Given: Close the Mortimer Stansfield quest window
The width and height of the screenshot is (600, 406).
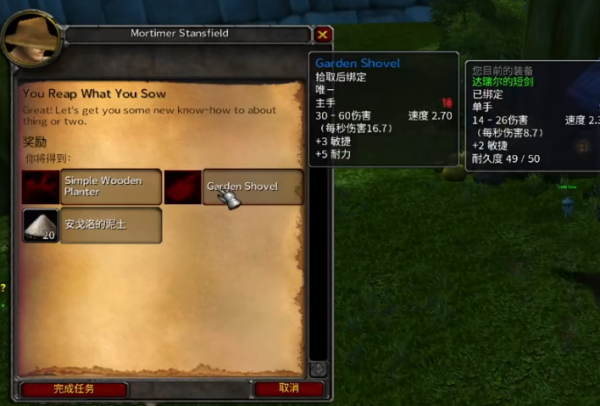Looking at the screenshot, I should 322,34.
